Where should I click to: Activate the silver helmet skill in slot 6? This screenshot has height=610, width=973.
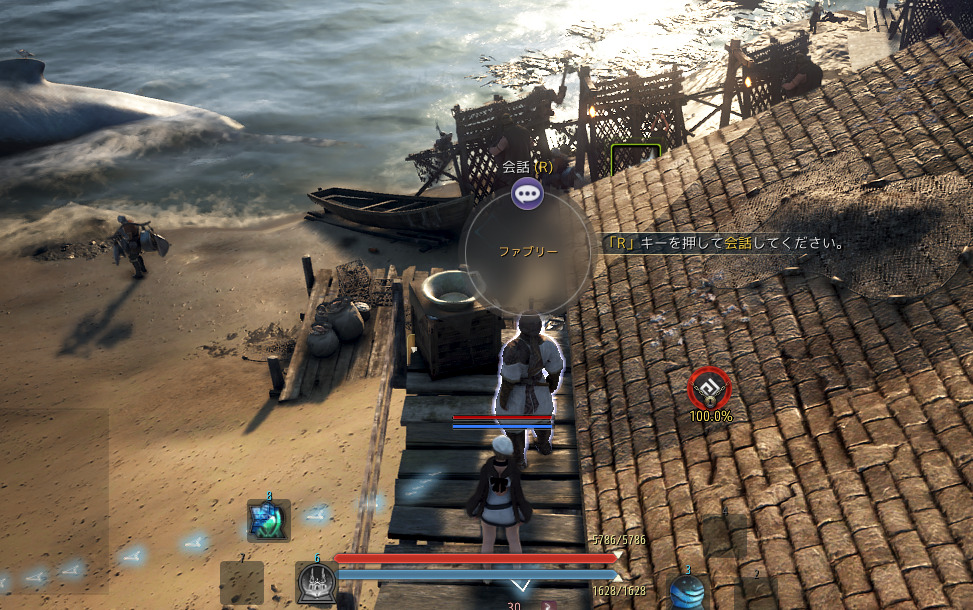click(x=316, y=582)
